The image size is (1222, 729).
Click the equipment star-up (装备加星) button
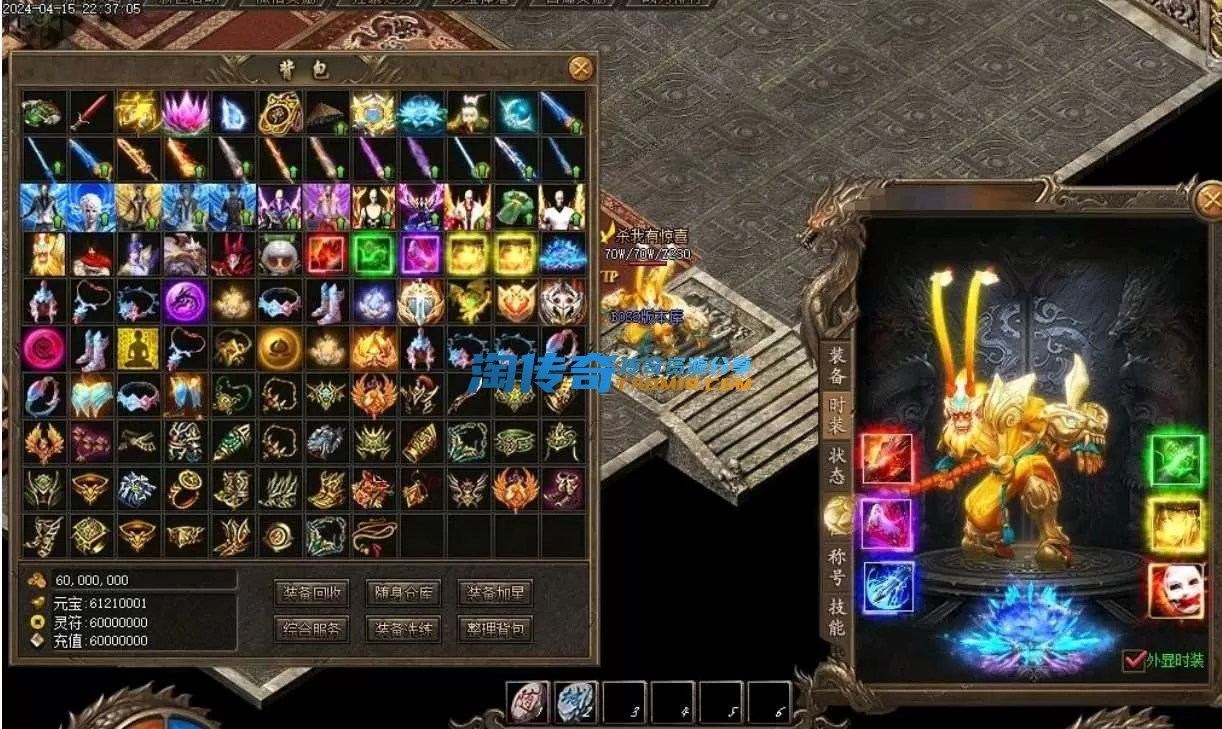point(494,592)
